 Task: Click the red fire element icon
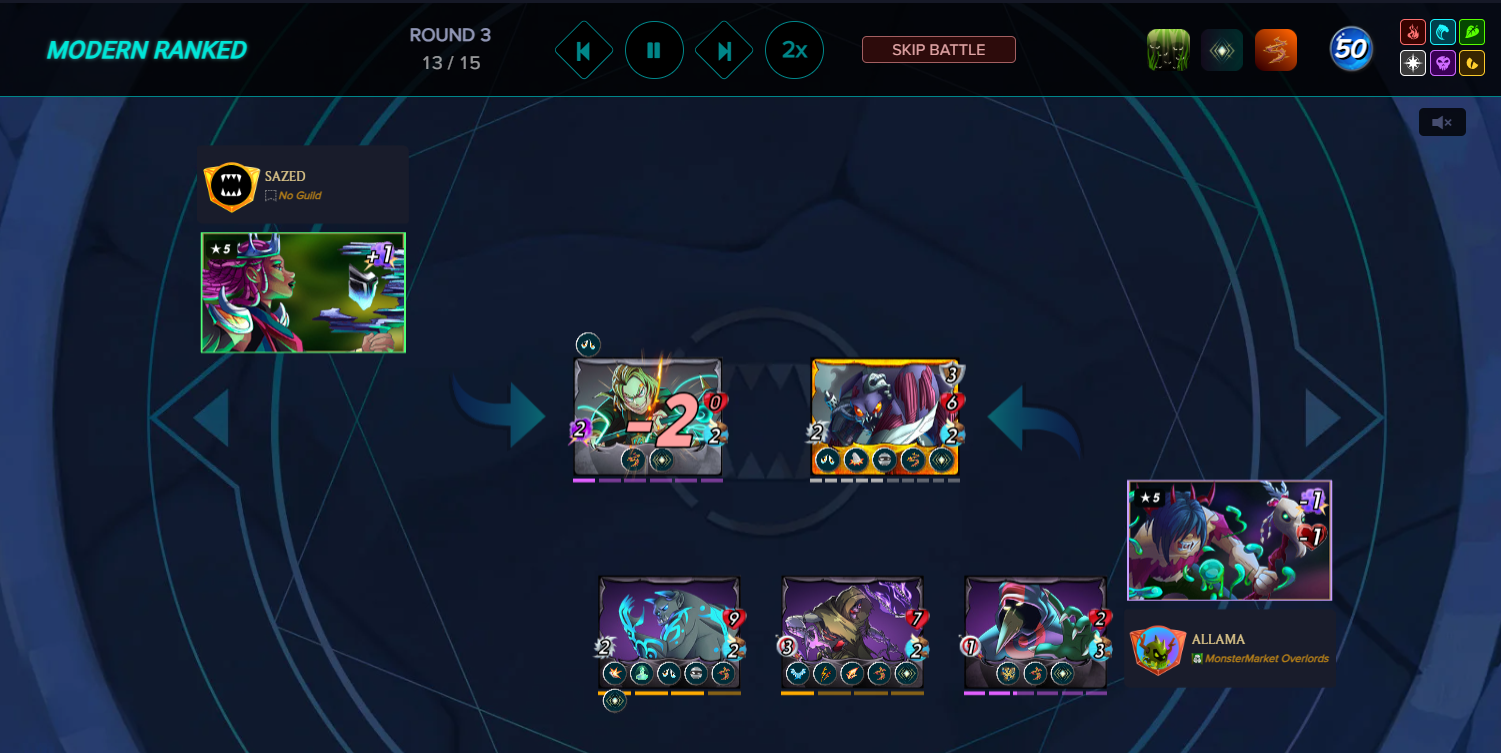[1412, 32]
